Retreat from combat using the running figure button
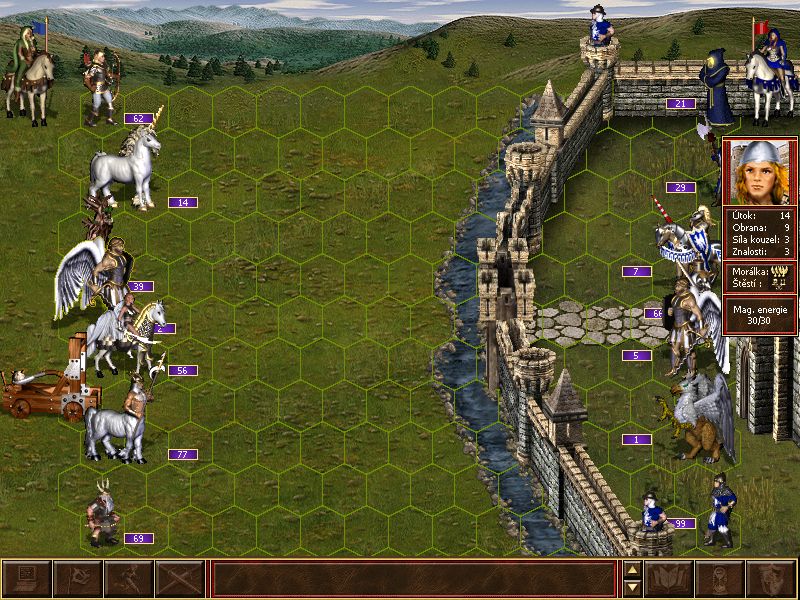Viewport: 800px width, 600px height. point(128,579)
